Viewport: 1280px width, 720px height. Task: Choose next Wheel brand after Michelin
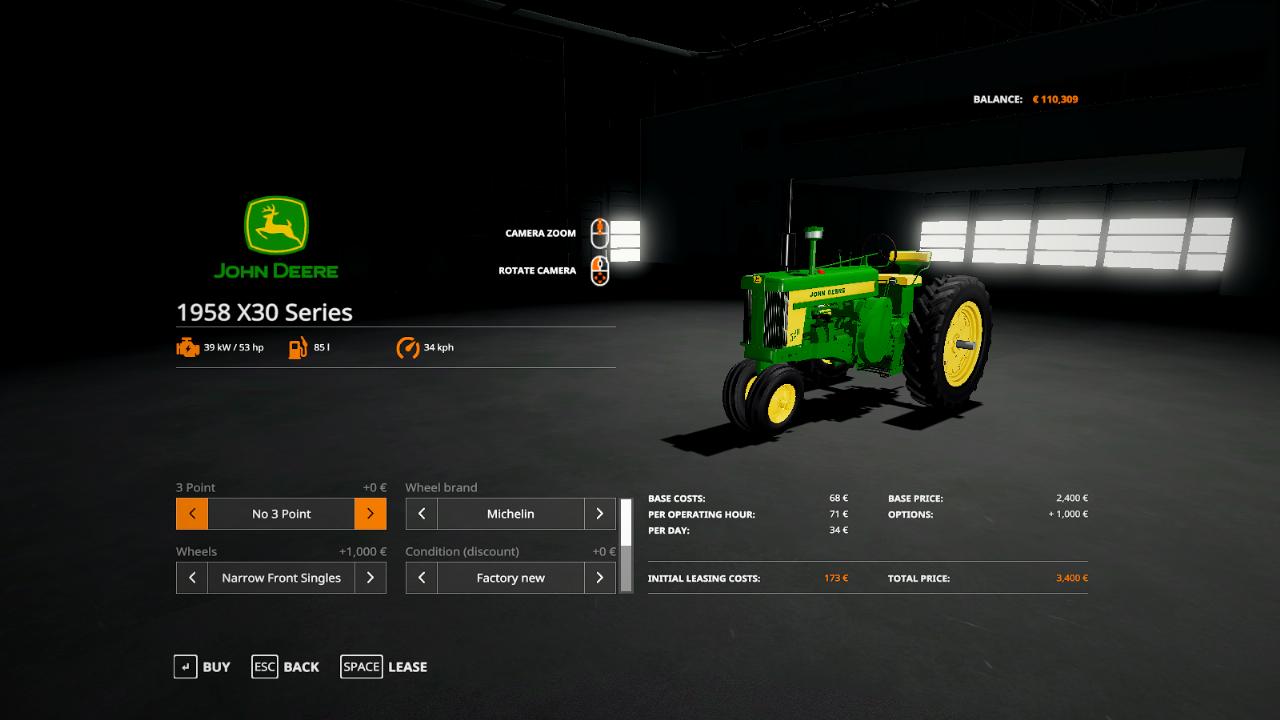click(x=599, y=514)
